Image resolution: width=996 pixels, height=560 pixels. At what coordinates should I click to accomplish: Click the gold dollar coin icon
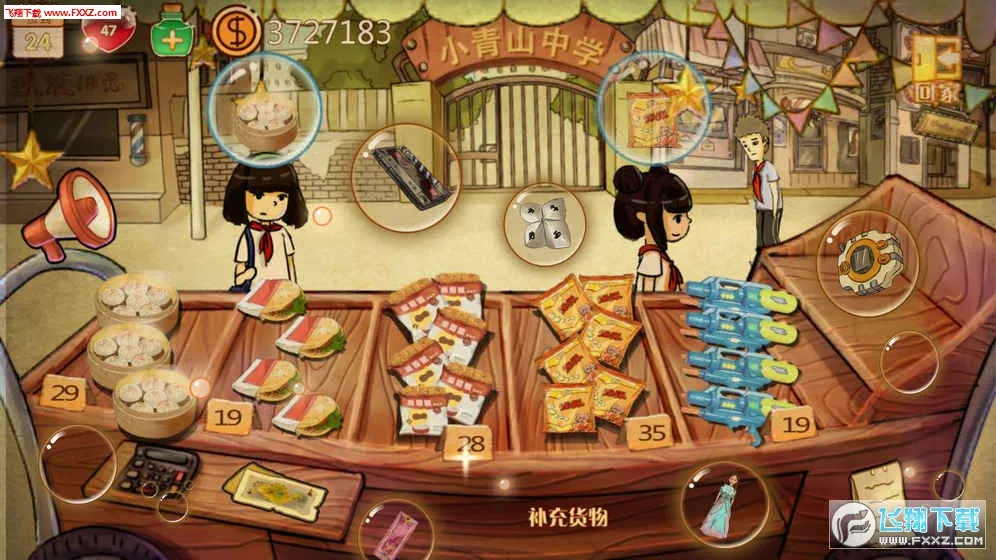(236, 30)
